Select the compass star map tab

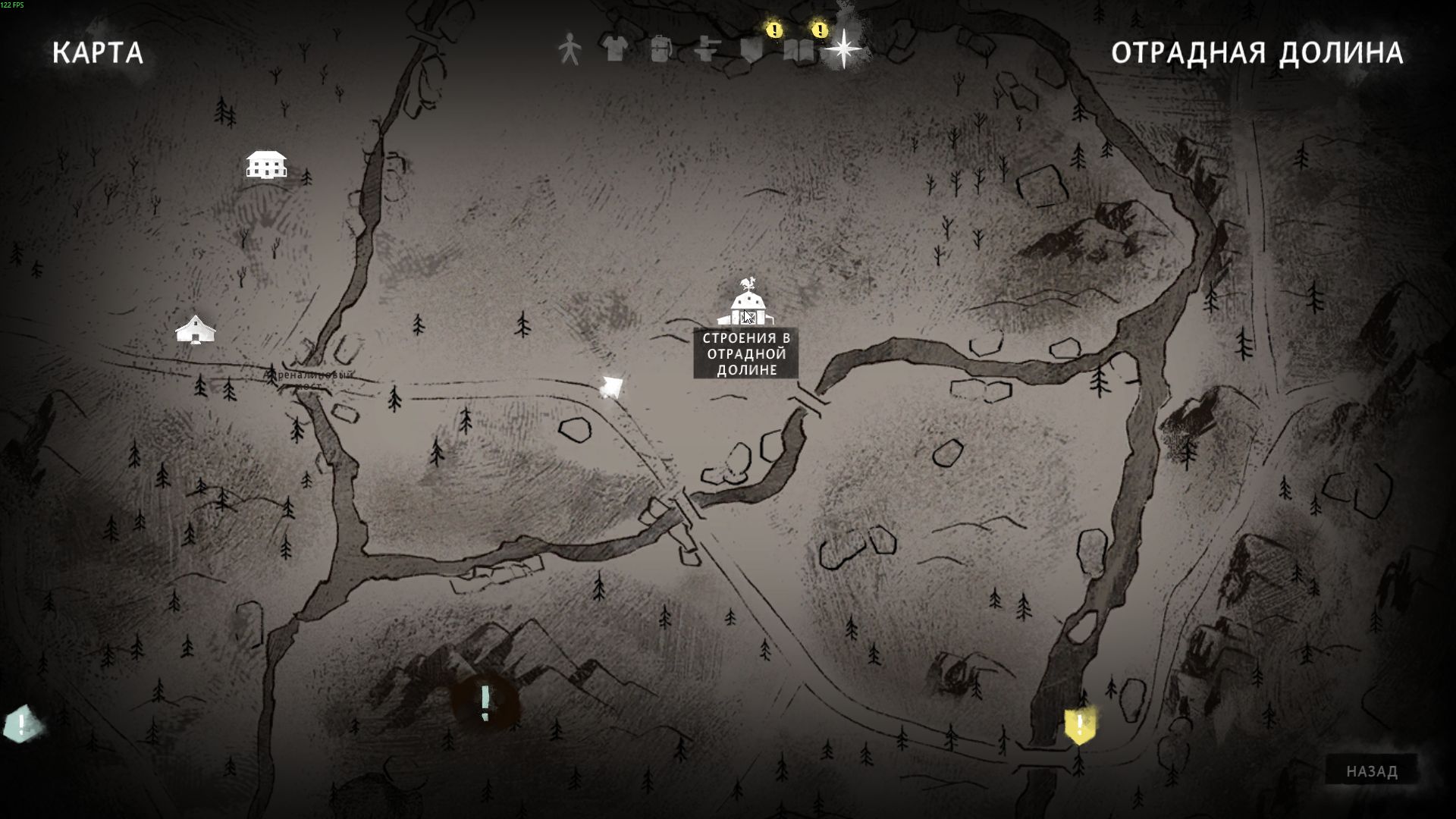coord(843,49)
